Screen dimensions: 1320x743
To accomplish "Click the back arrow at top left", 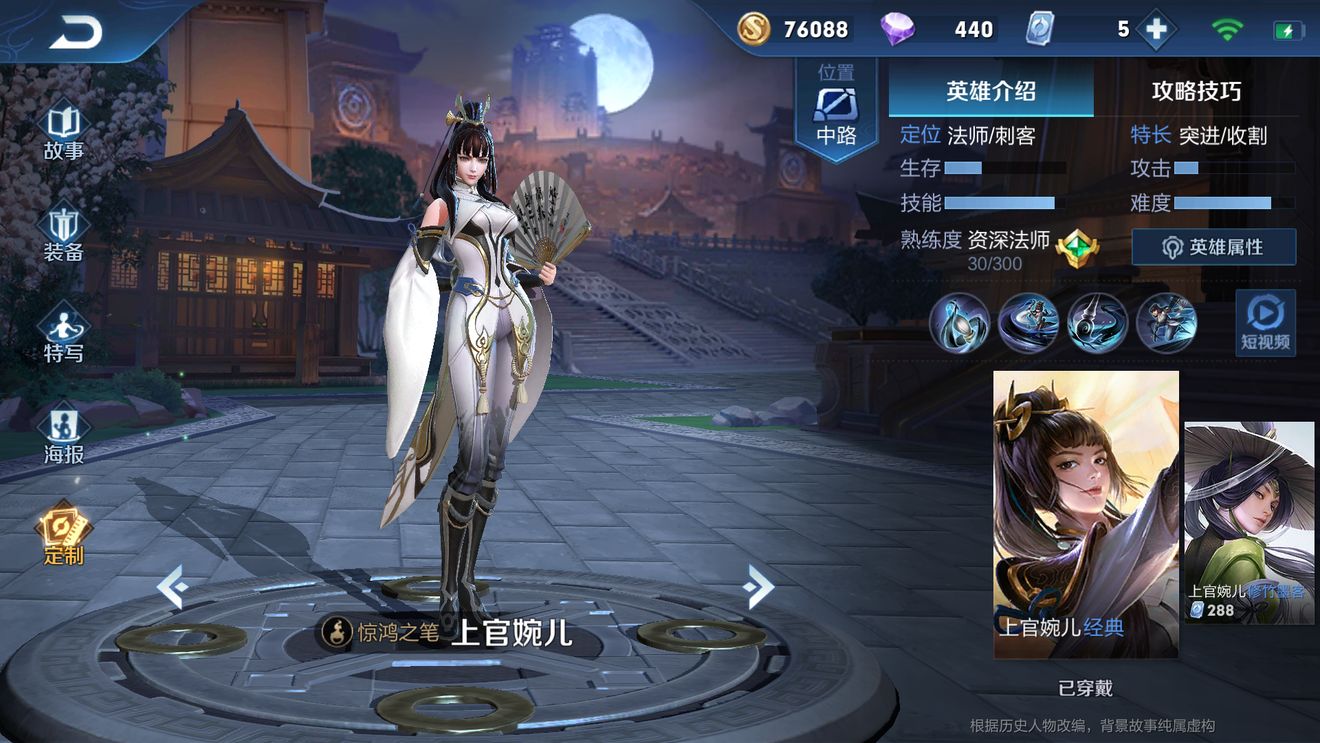I will [x=75, y=32].
